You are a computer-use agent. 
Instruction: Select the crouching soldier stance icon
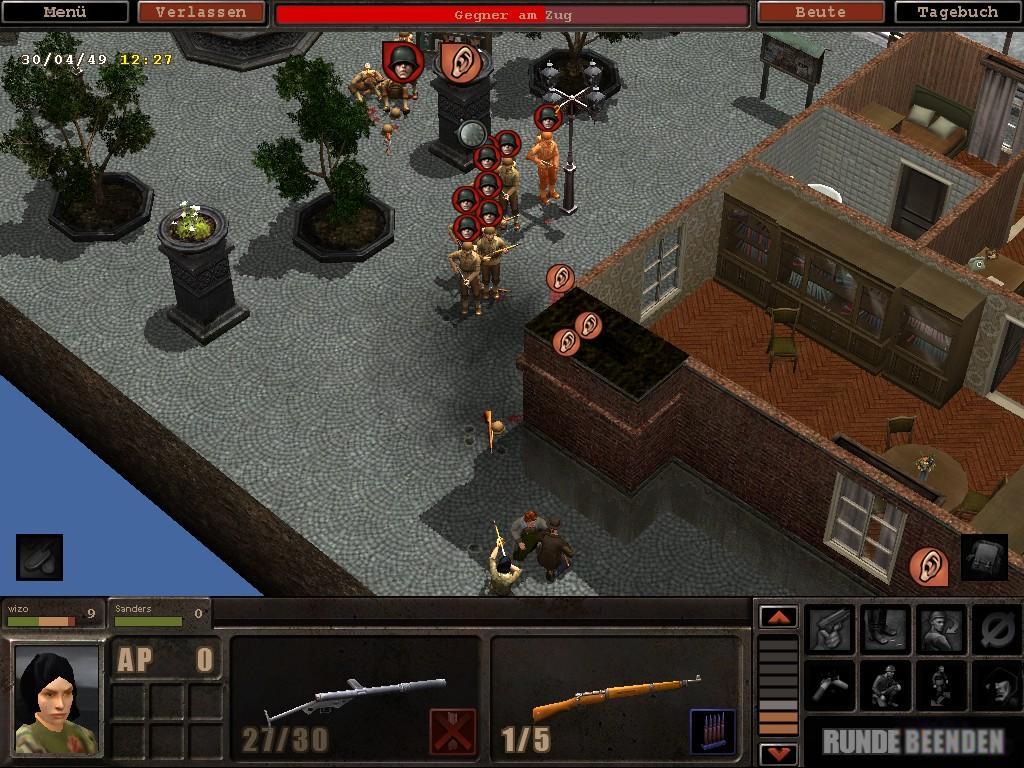click(x=885, y=686)
